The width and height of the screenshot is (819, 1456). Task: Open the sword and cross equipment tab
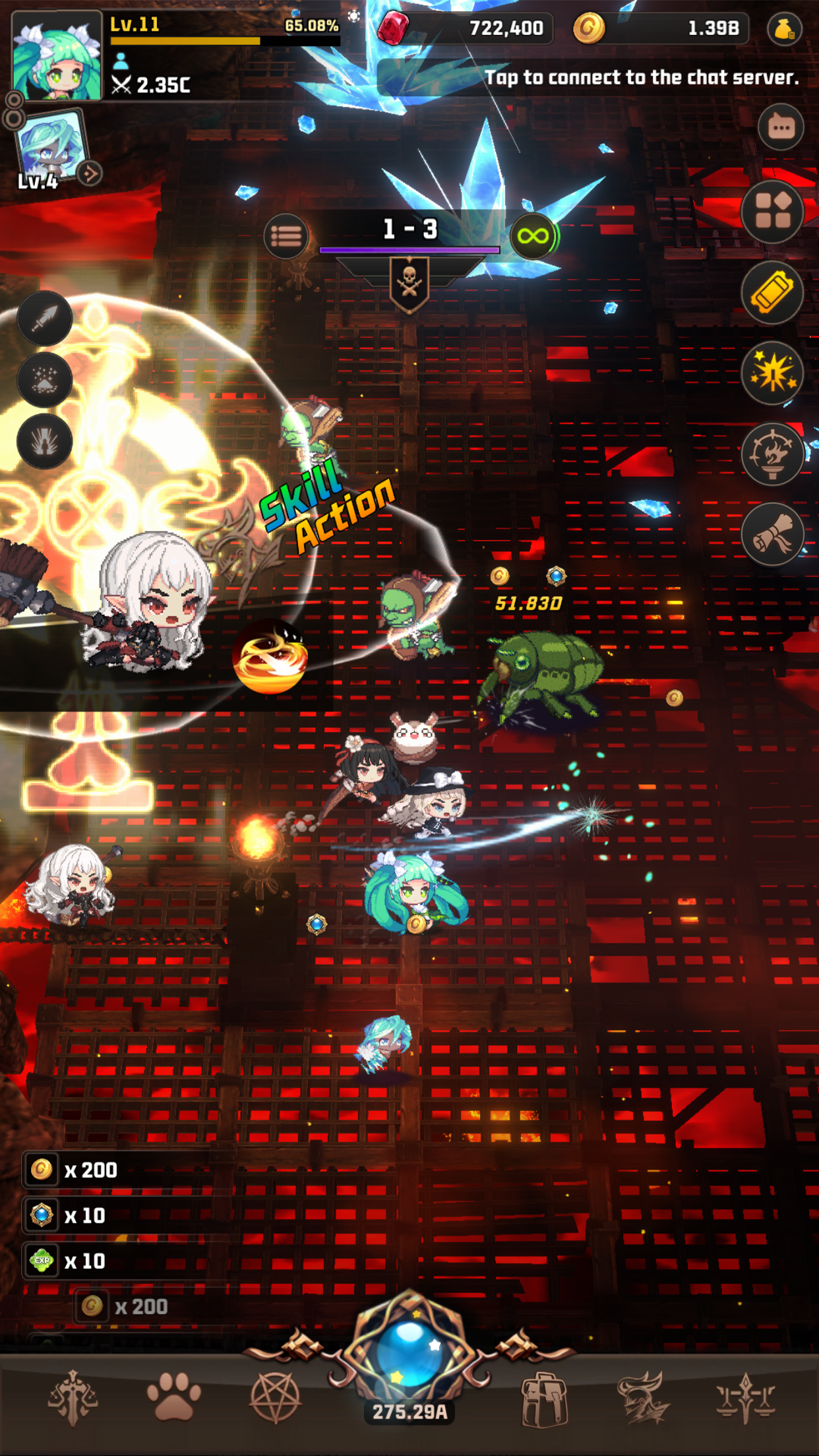point(73,1397)
